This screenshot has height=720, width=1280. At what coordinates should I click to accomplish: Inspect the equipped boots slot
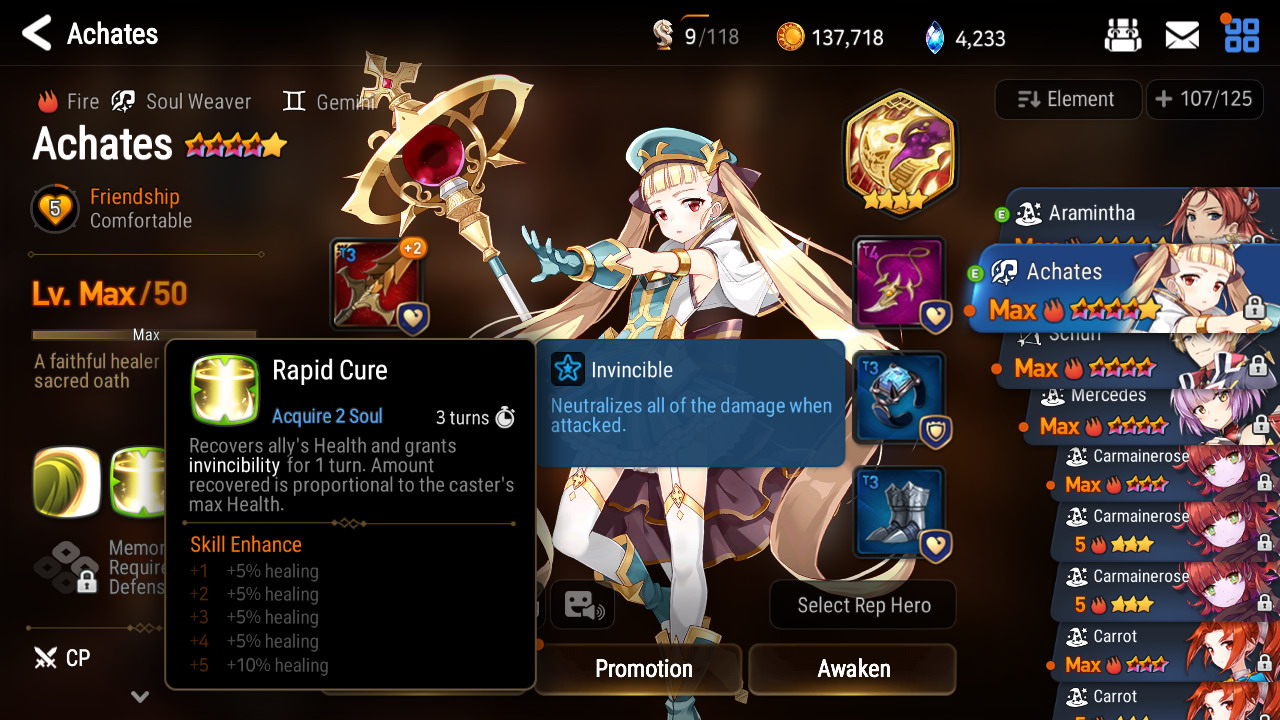[x=899, y=512]
